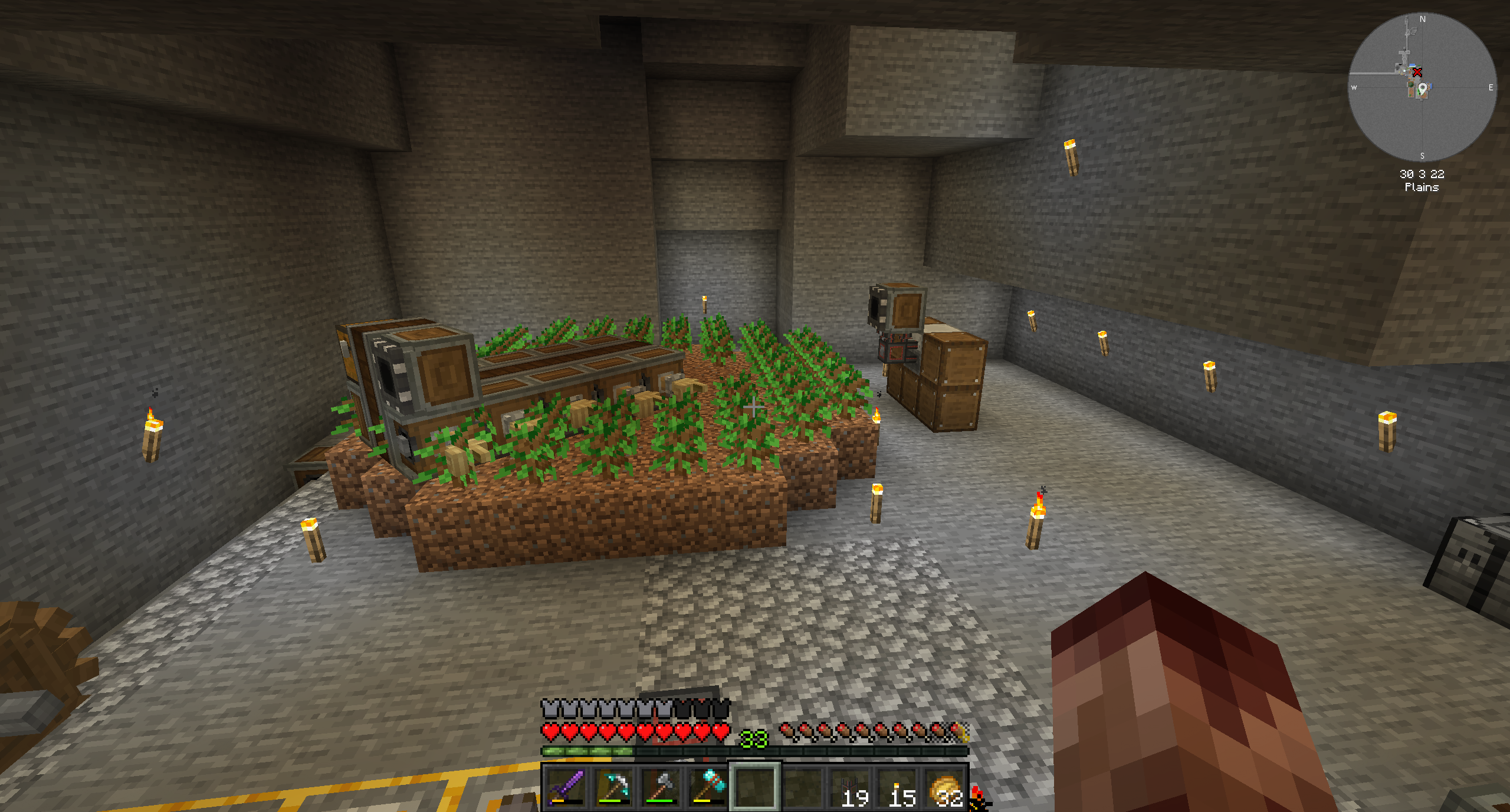Select the white waypoint pin on minimap
The height and width of the screenshot is (812, 1510).
click(1423, 89)
